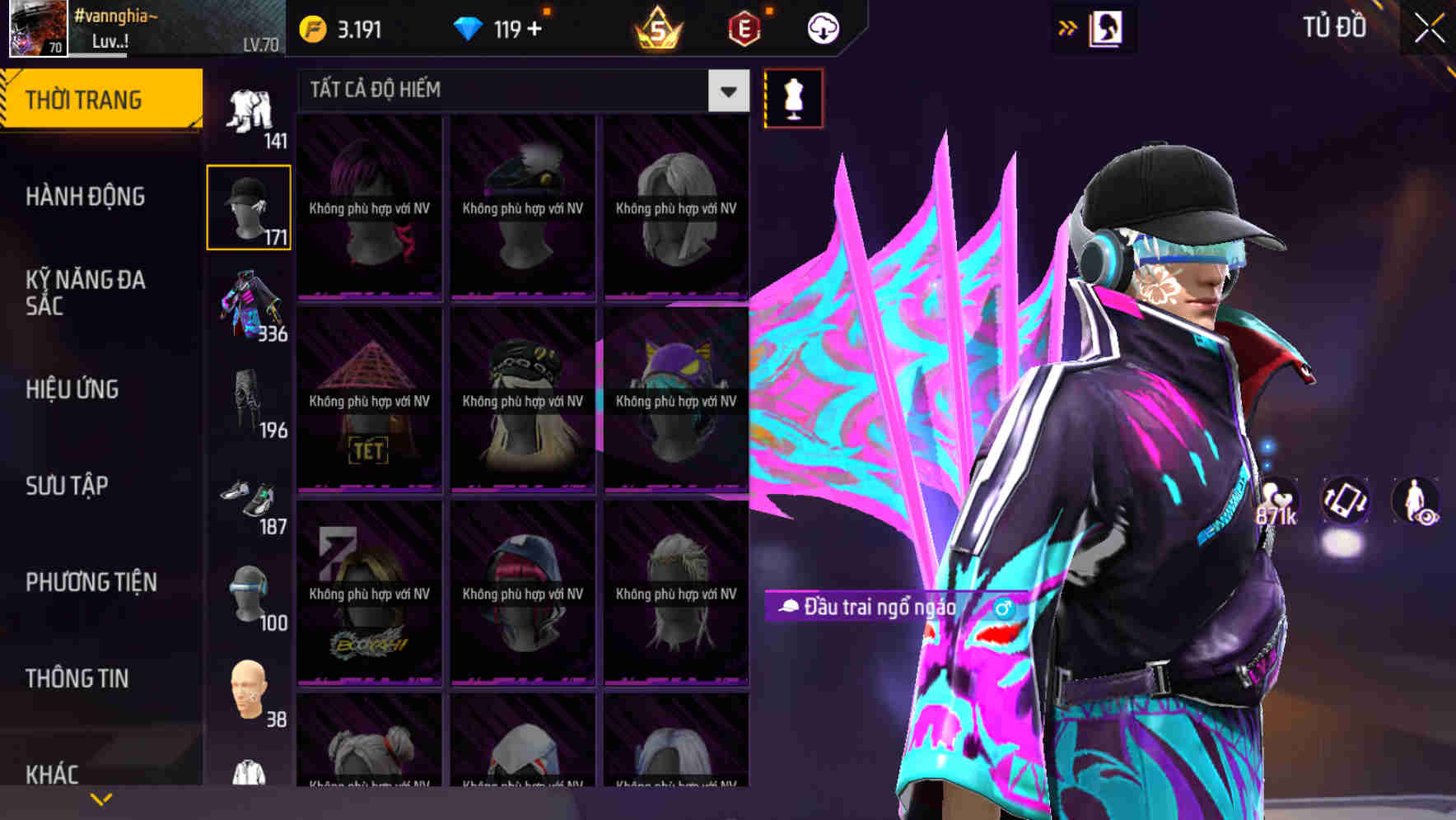Image resolution: width=1456 pixels, height=820 pixels.
Task: Click the rotate device preview icon
Action: [1346, 502]
